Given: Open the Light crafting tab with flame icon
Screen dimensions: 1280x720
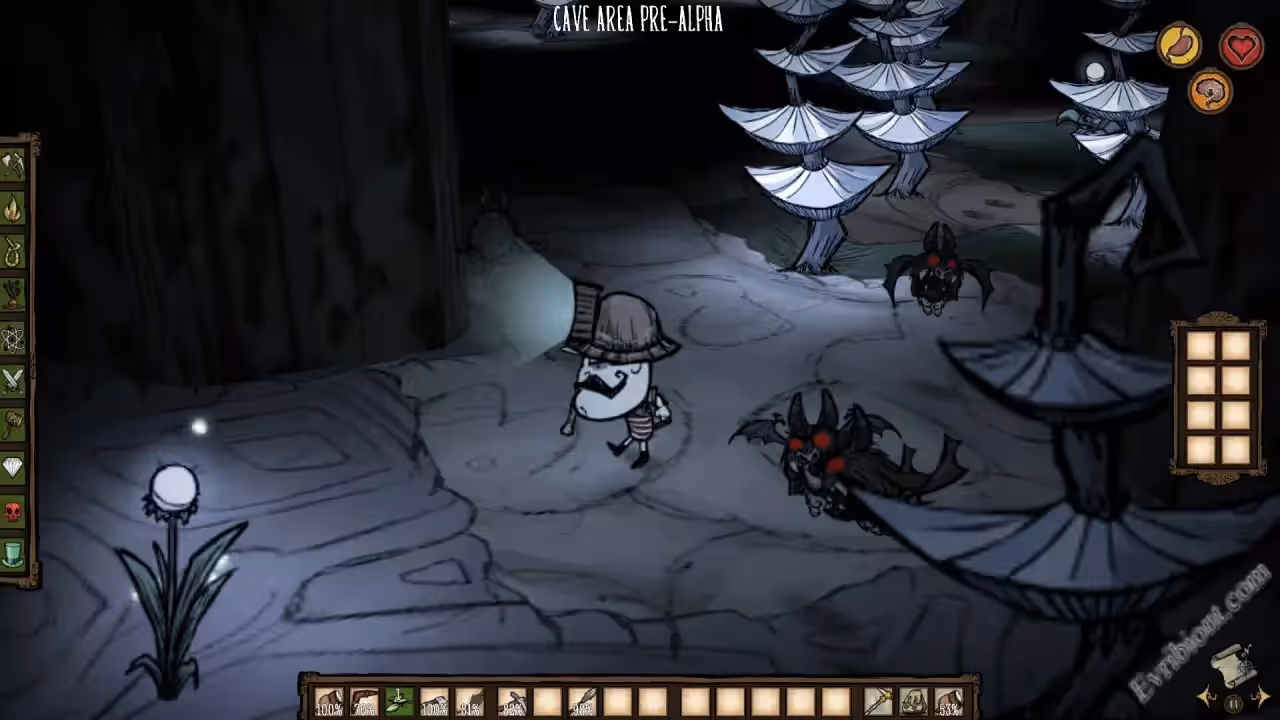Looking at the screenshot, I should point(13,208).
